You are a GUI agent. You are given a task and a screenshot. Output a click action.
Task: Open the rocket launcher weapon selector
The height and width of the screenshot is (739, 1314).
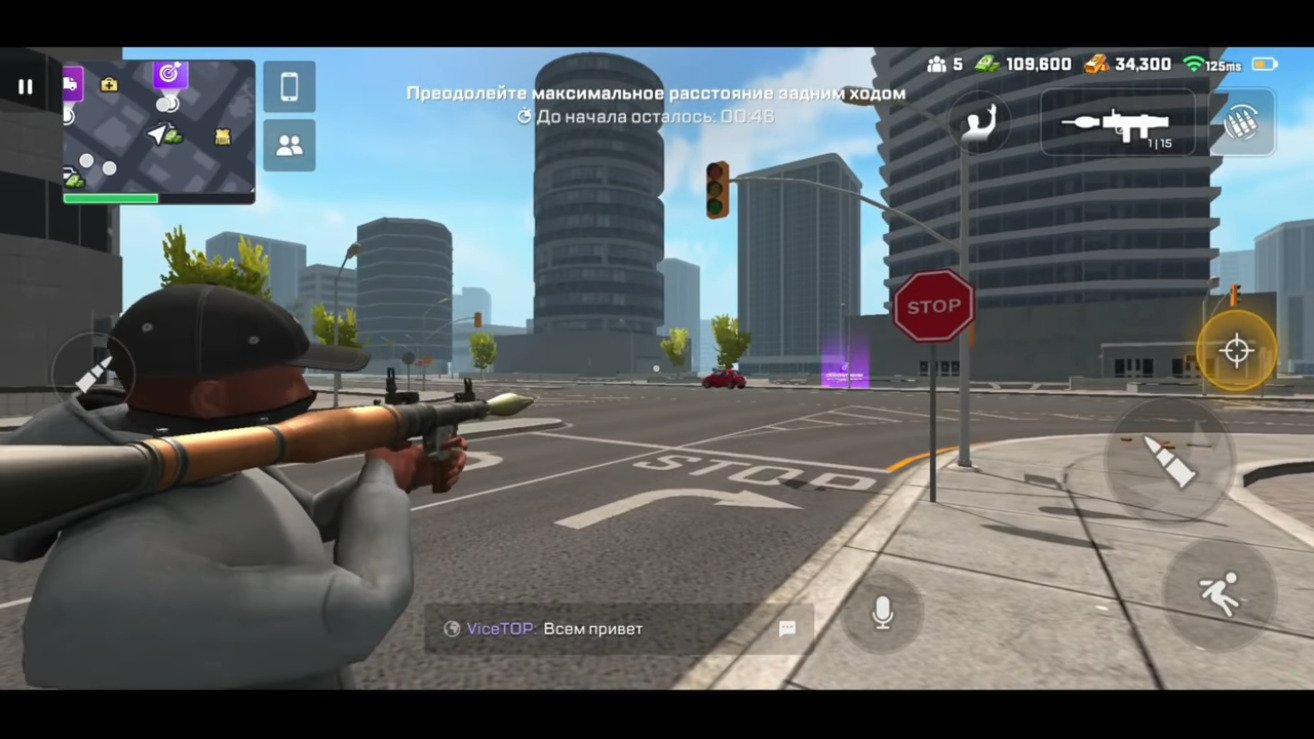coord(1118,122)
